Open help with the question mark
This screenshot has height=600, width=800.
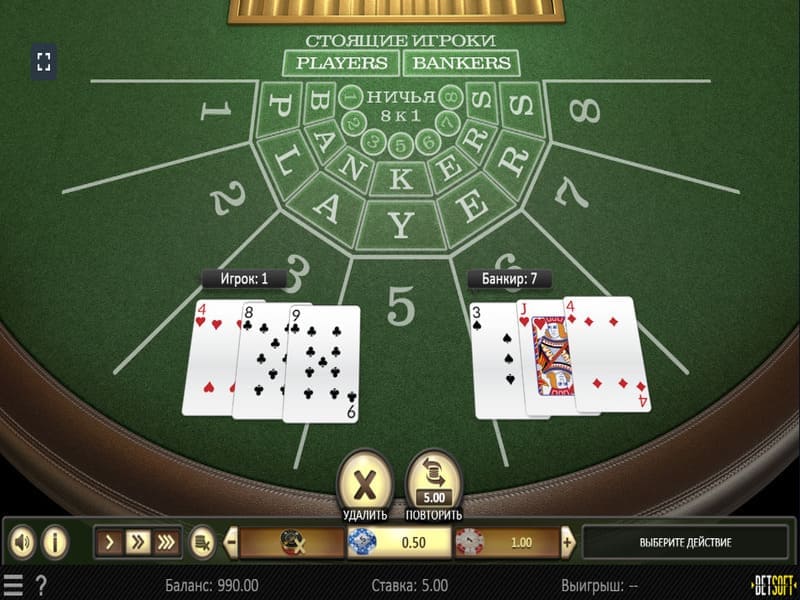click(x=41, y=584)
